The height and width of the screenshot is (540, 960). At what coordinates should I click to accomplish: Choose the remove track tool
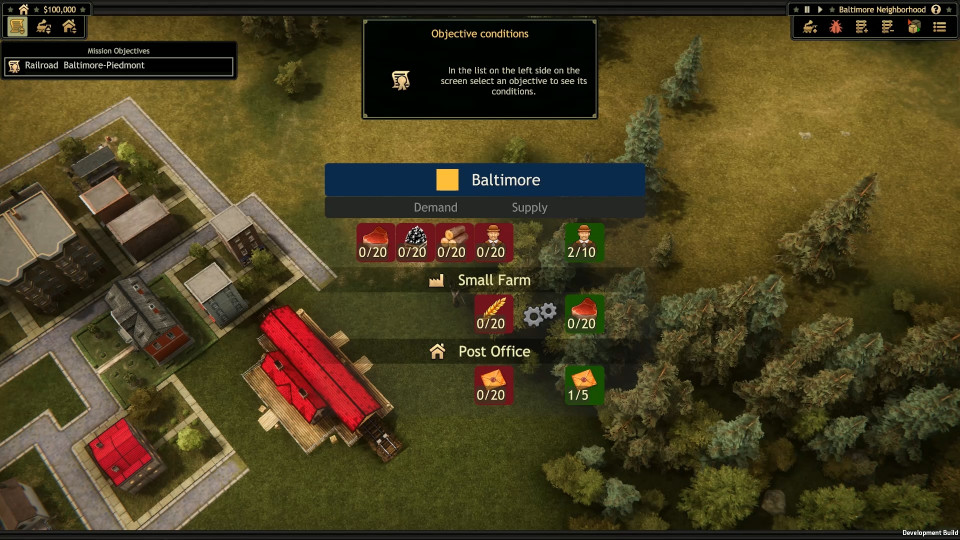pos(887,27)
